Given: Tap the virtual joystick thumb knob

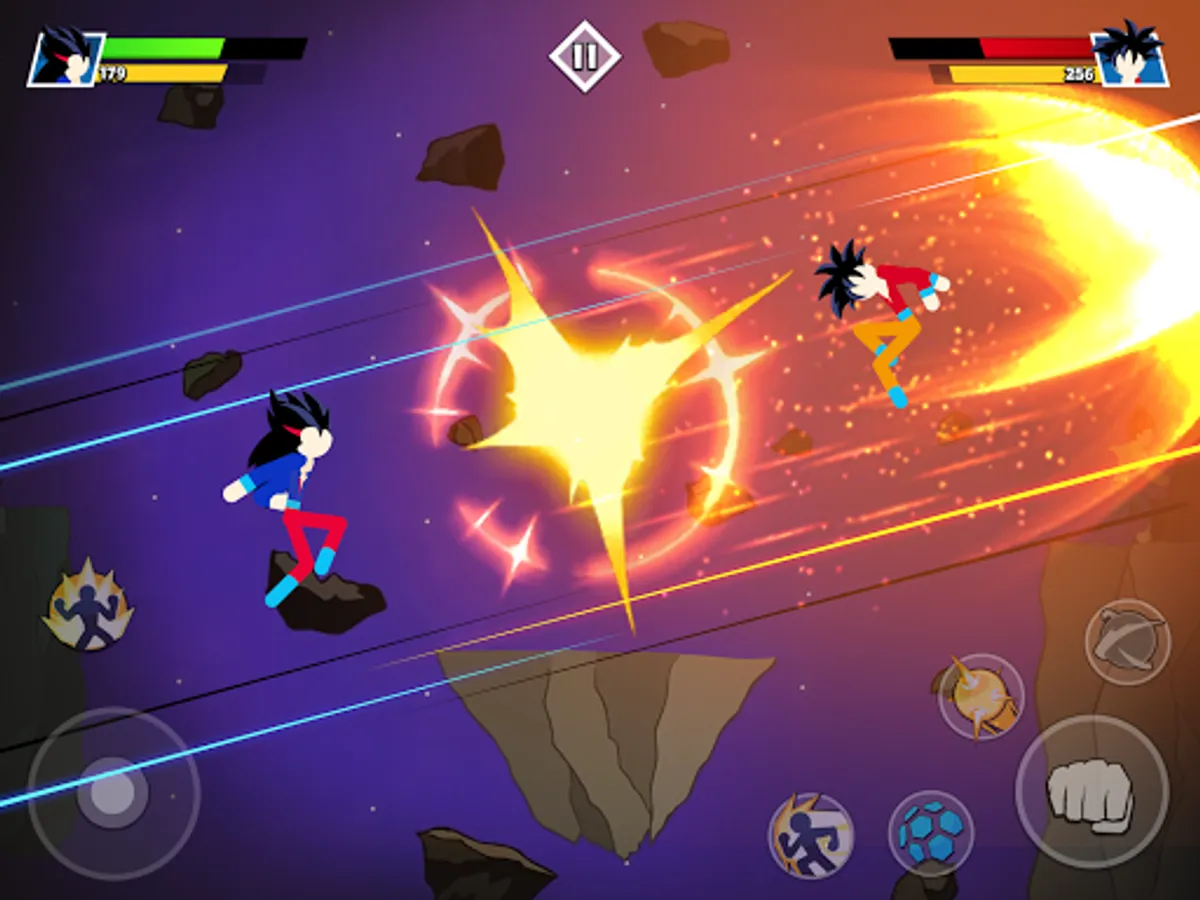Looking at the screenshot, I should pyautogui.click(x=112, y=793).
